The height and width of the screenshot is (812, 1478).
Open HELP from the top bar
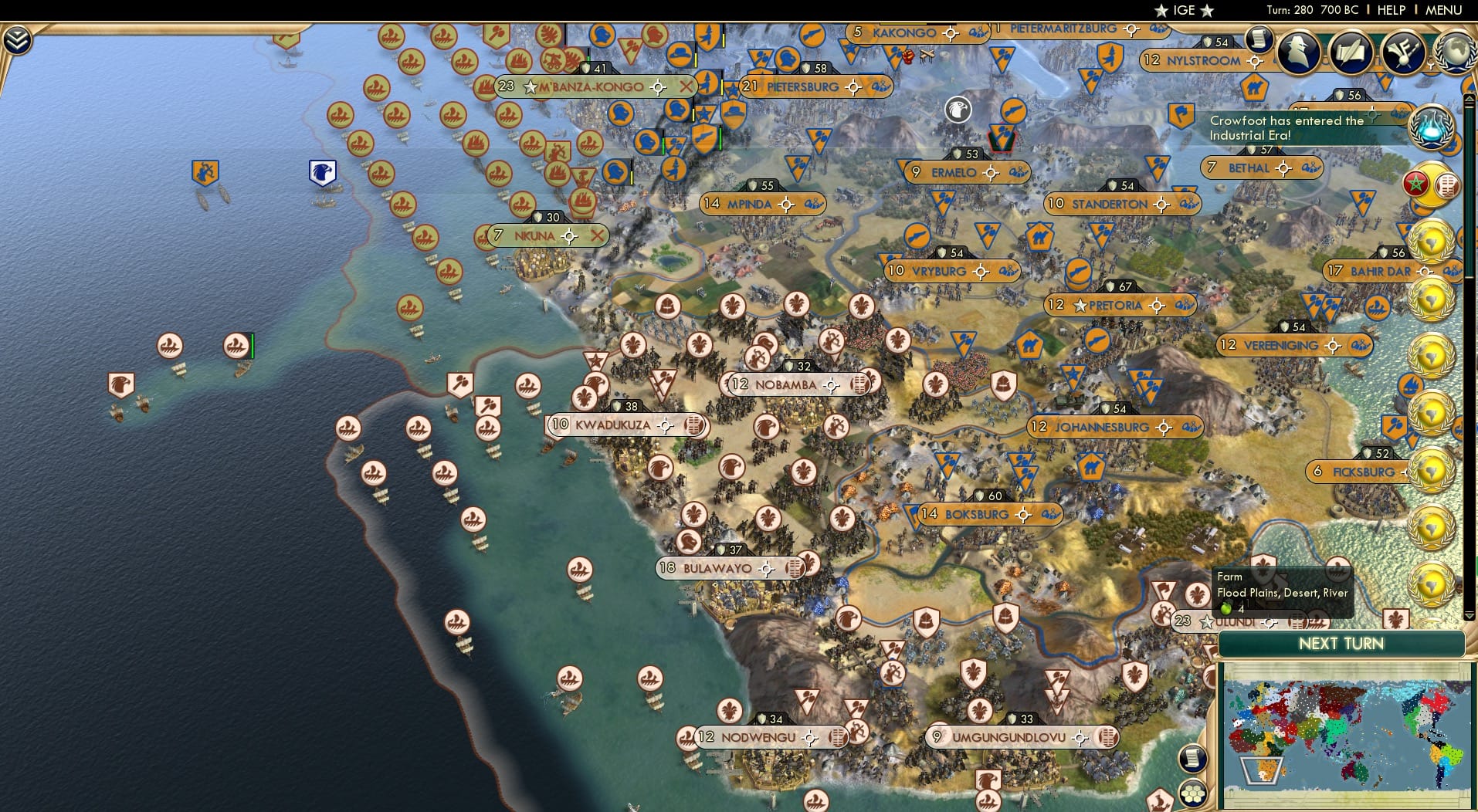(1392, 10)
